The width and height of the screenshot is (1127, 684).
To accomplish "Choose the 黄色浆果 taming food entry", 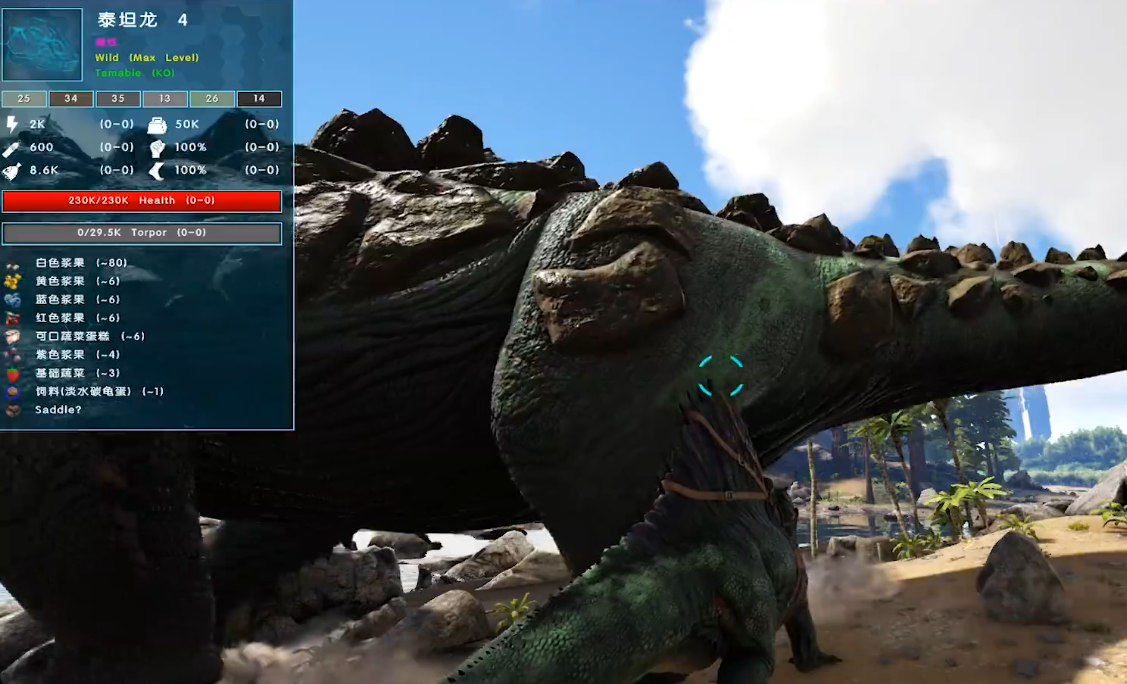I will pyautogui.click(x=77, y=281).
